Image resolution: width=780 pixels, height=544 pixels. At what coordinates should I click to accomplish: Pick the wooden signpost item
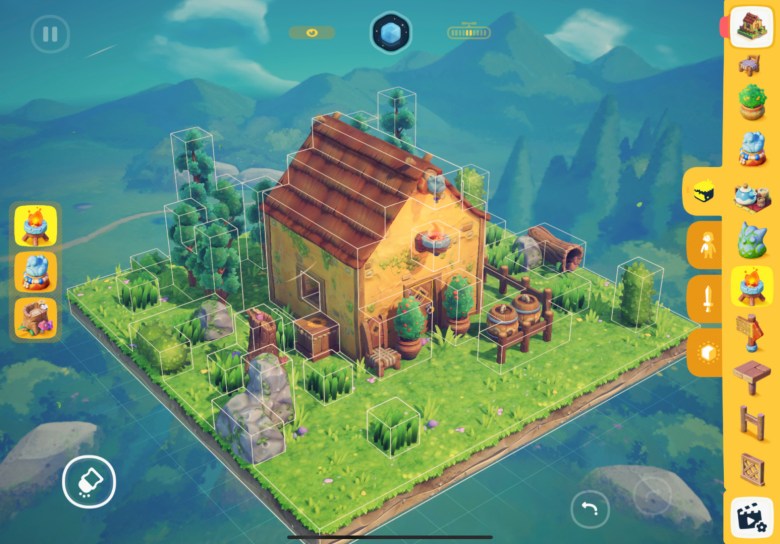(751, 330)
